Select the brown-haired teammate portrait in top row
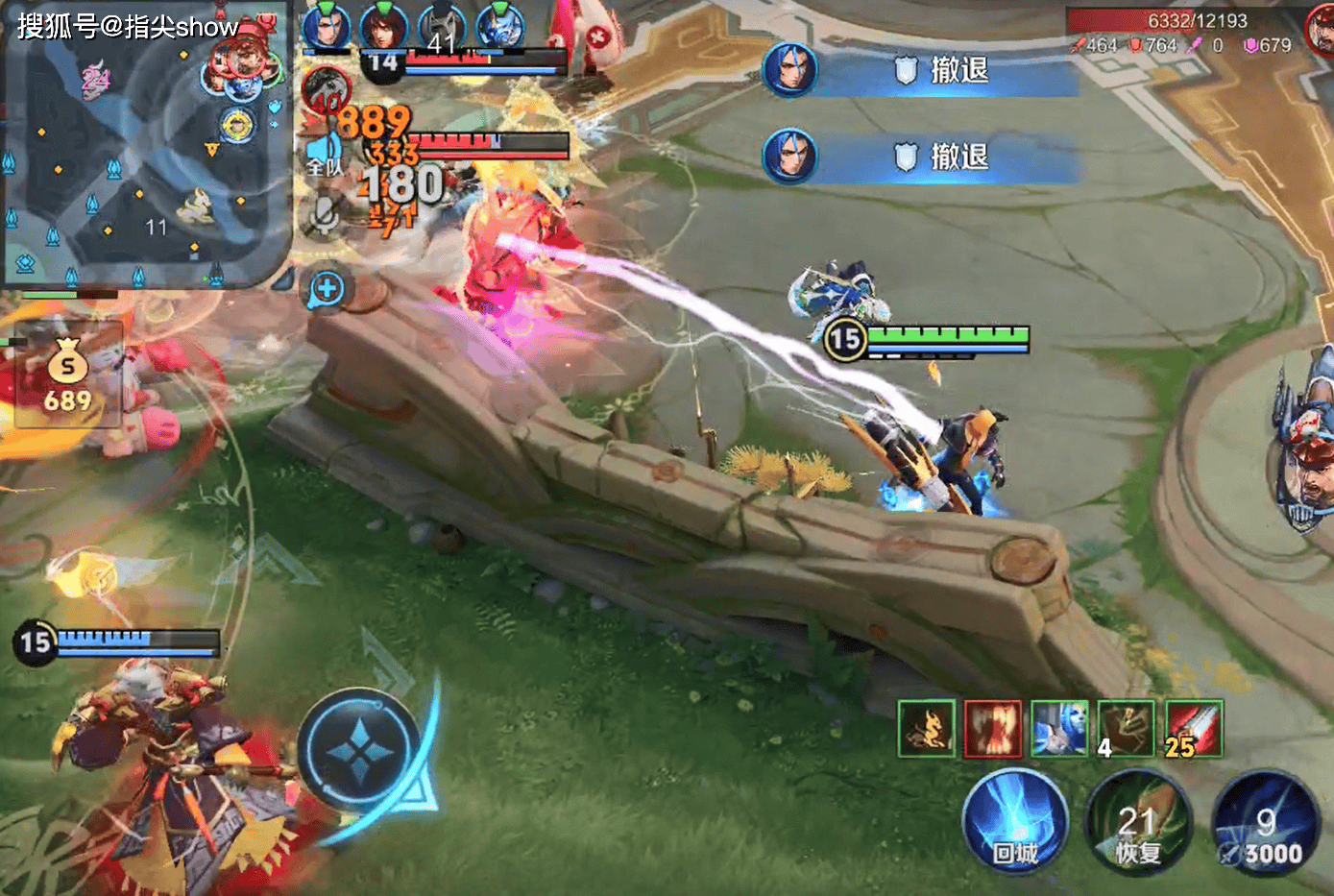Viewport: 1334px width, 896px height. pos(383,26)
